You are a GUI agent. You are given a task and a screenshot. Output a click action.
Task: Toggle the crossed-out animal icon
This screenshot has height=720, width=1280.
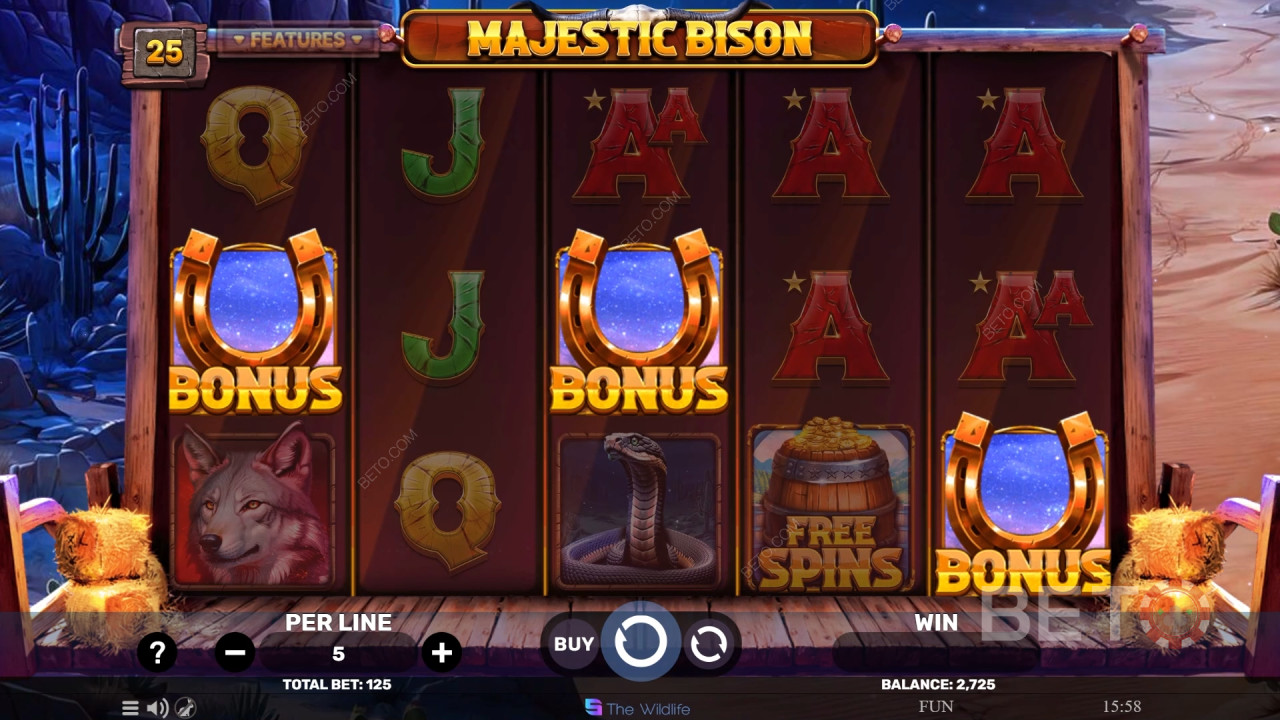click(x=185, y=708)
